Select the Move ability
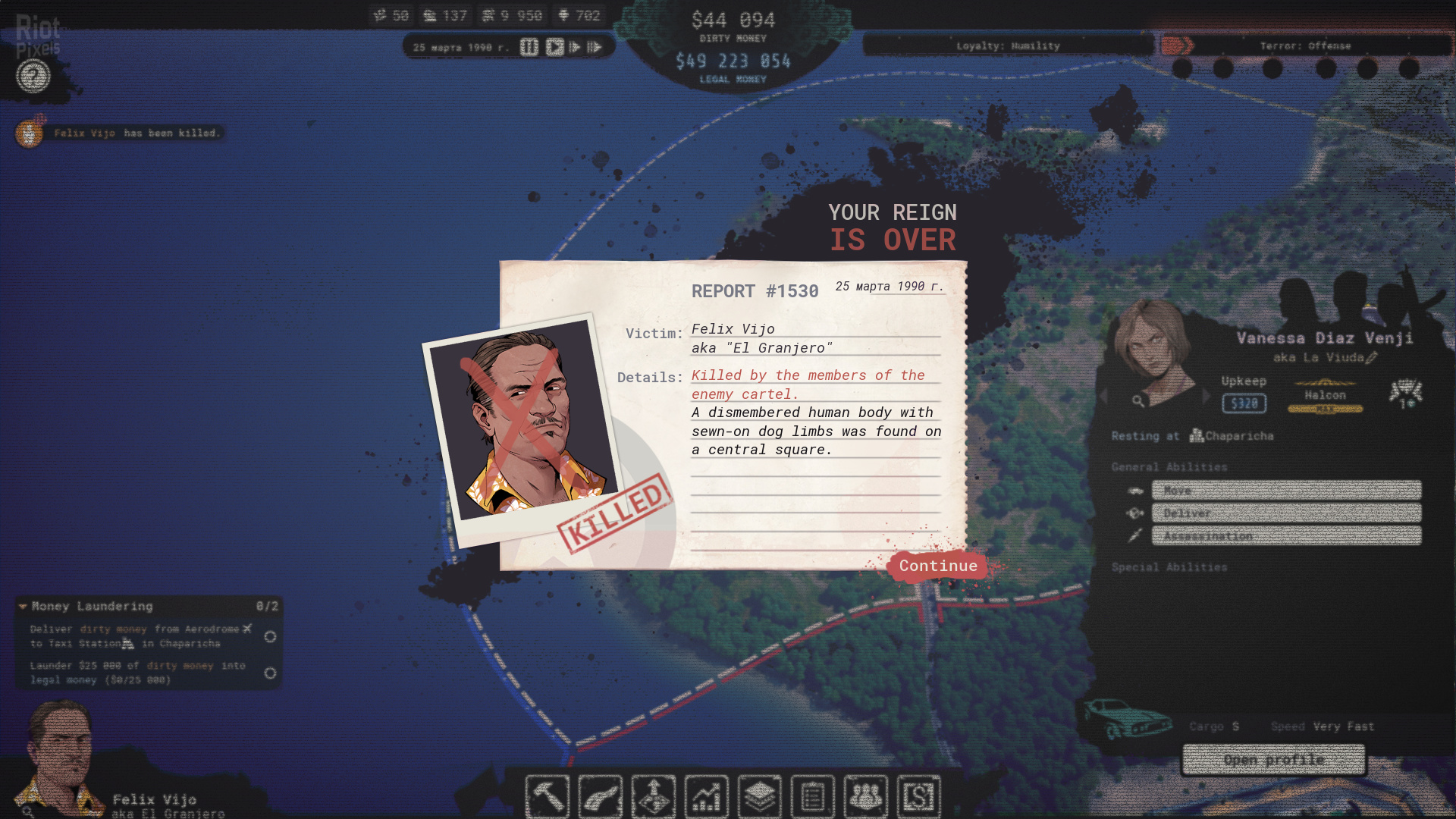 [1286, 490]
